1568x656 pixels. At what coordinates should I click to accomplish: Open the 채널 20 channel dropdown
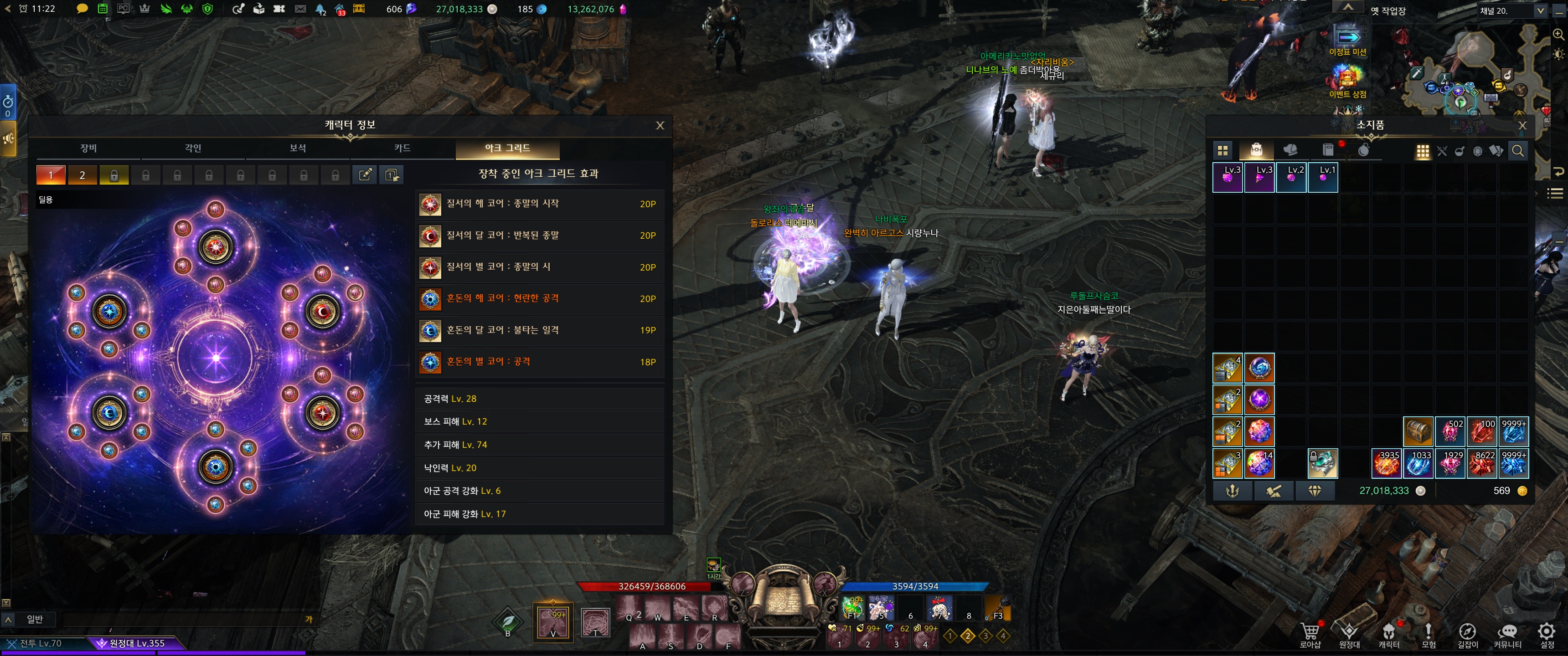click(x=1511, y=11)
